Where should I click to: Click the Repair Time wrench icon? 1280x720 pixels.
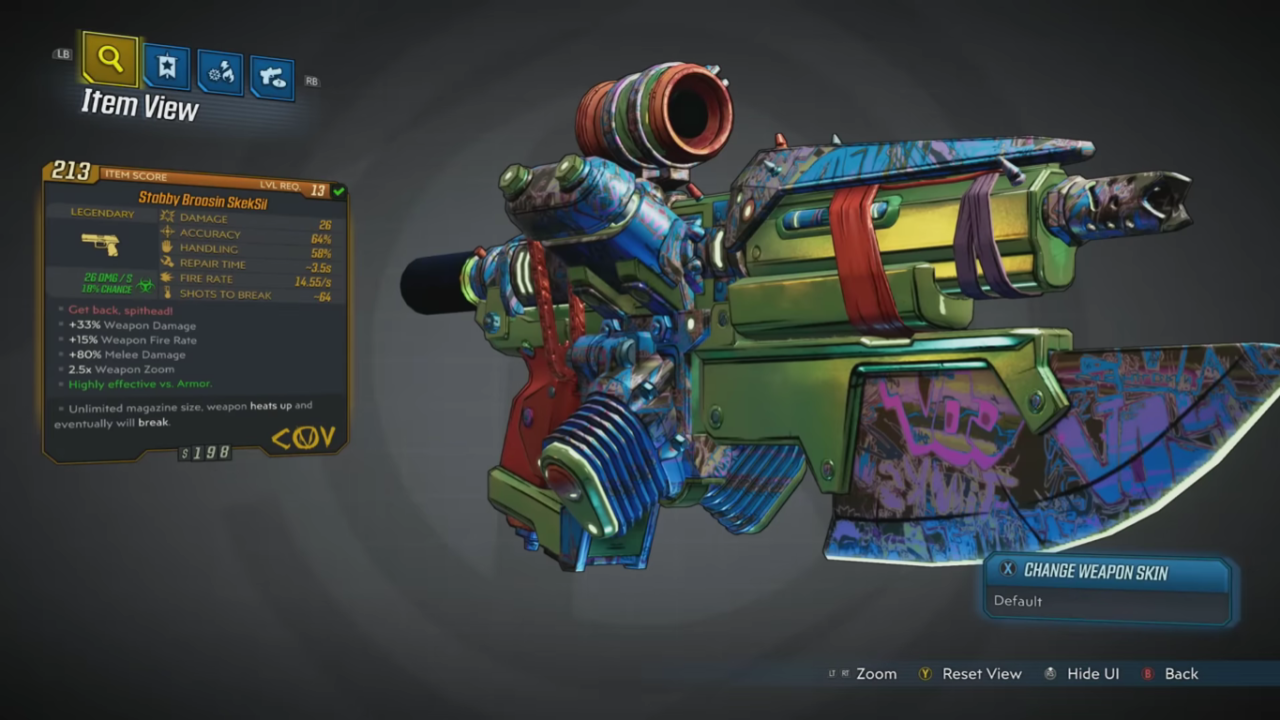point(167,263)
